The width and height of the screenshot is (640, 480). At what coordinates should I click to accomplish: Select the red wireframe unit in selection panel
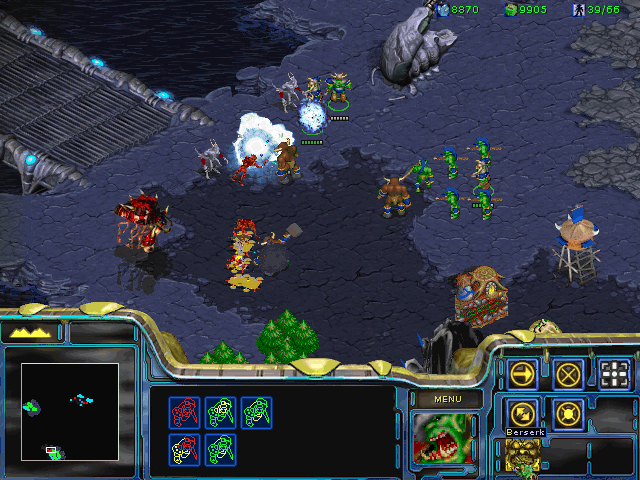183,412
